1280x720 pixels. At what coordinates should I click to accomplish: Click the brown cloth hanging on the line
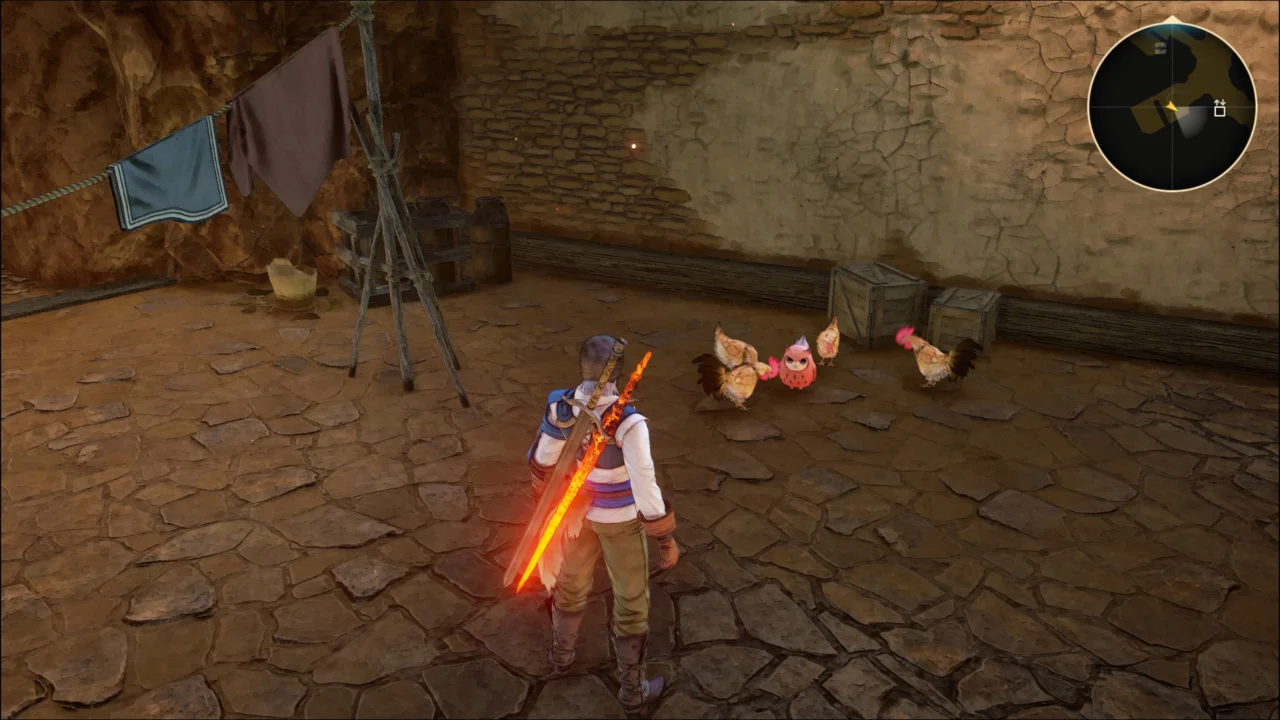tap(290, 110)
